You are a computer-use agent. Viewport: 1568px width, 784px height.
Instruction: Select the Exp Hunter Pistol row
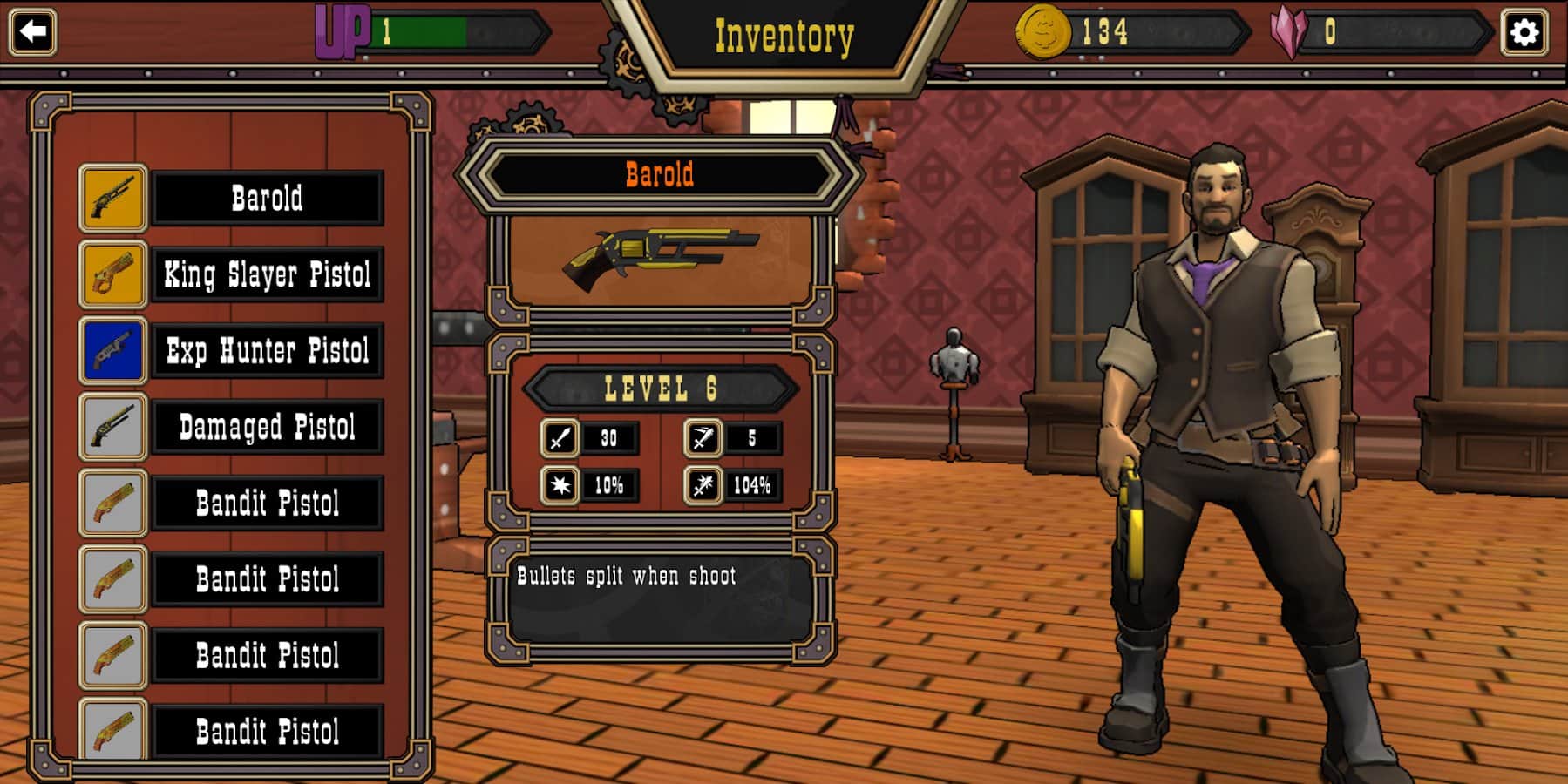(267, 351)
